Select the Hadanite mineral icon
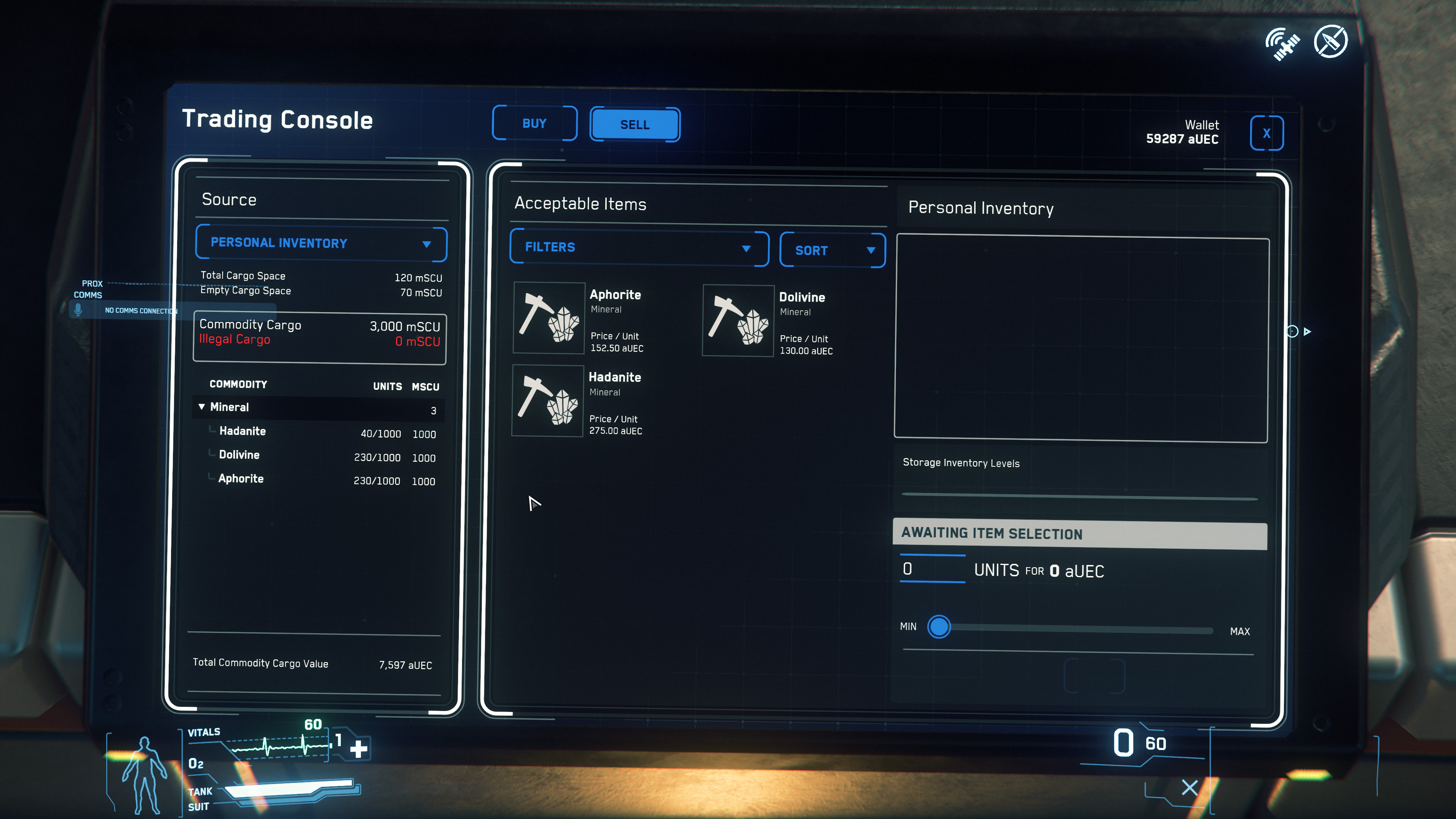1456x819 pixels. pyautogui.click(x=548, y=400)
